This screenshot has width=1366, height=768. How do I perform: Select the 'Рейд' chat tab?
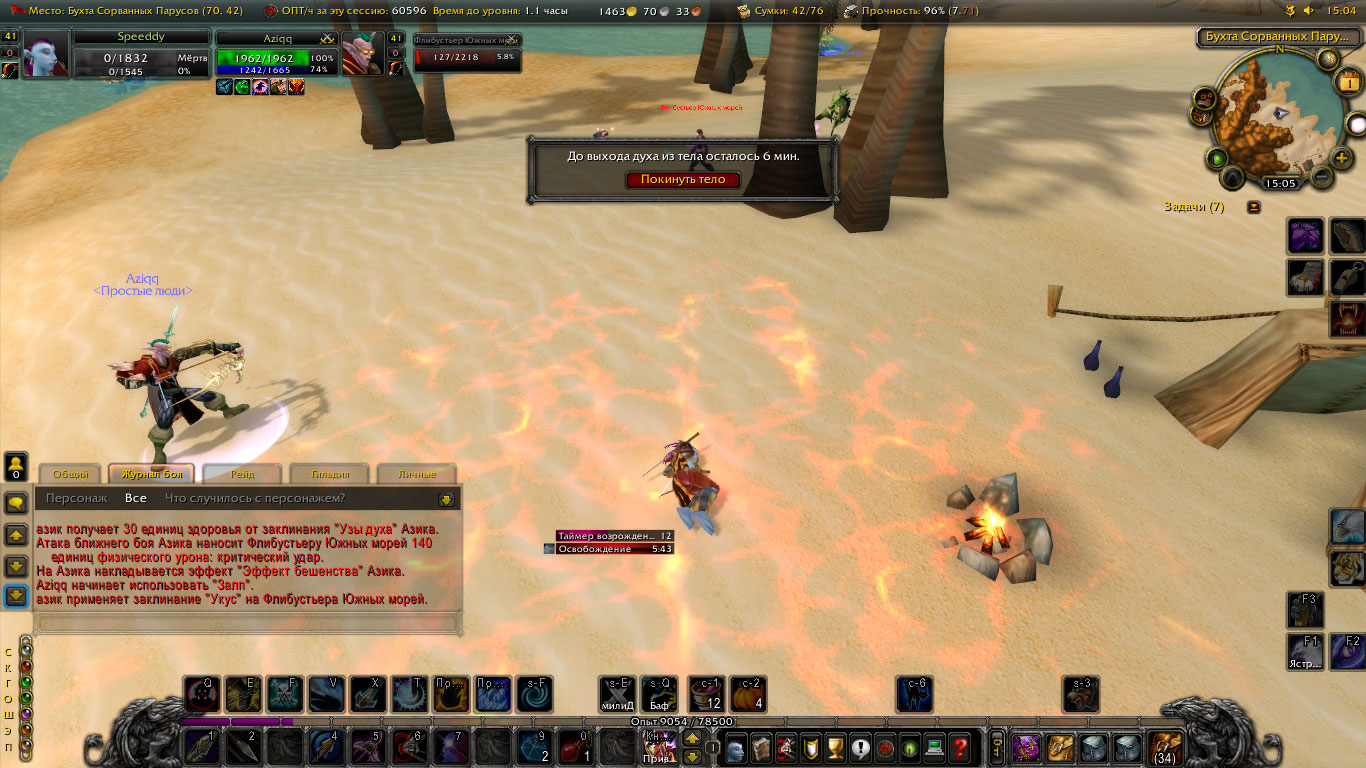click(241, 474)
